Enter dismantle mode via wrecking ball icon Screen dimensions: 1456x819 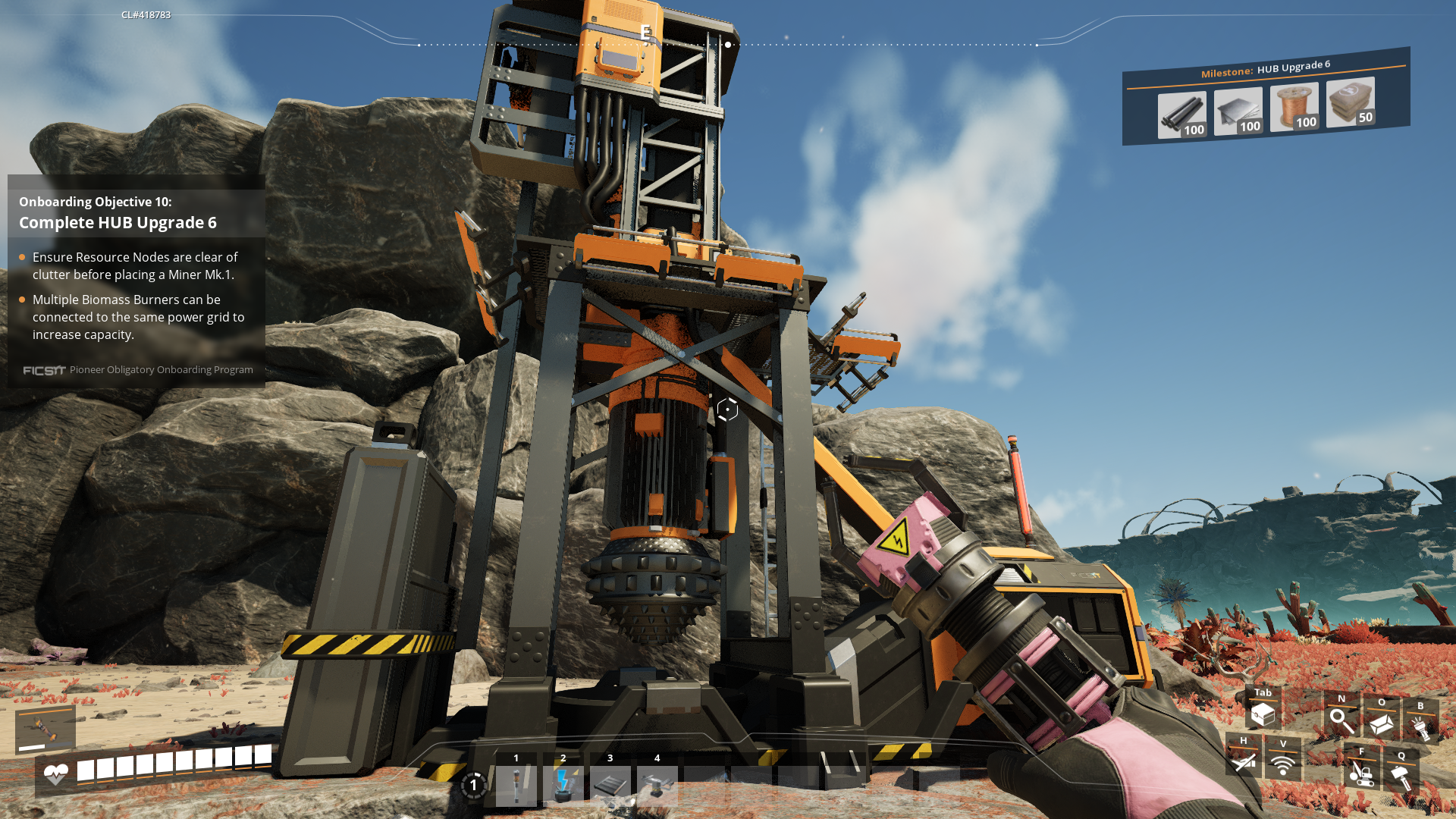pos(1362,773)
